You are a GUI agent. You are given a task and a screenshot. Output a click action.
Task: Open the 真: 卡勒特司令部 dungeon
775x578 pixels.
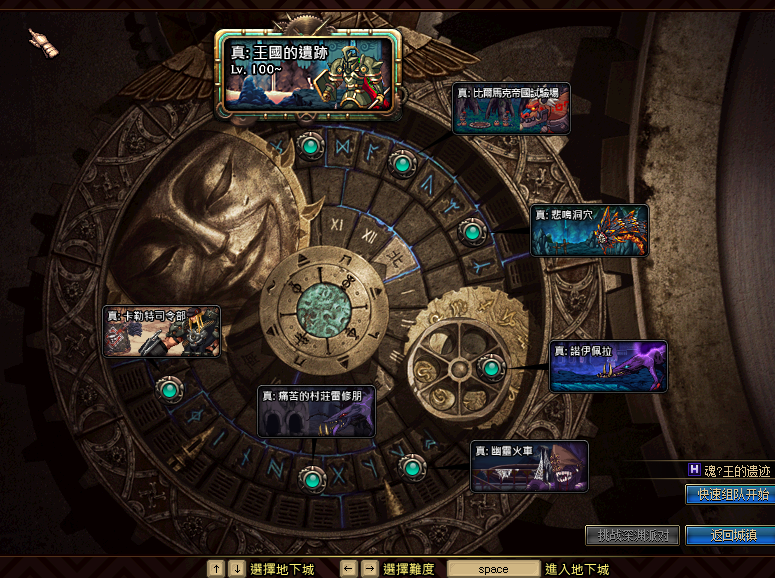162,331
